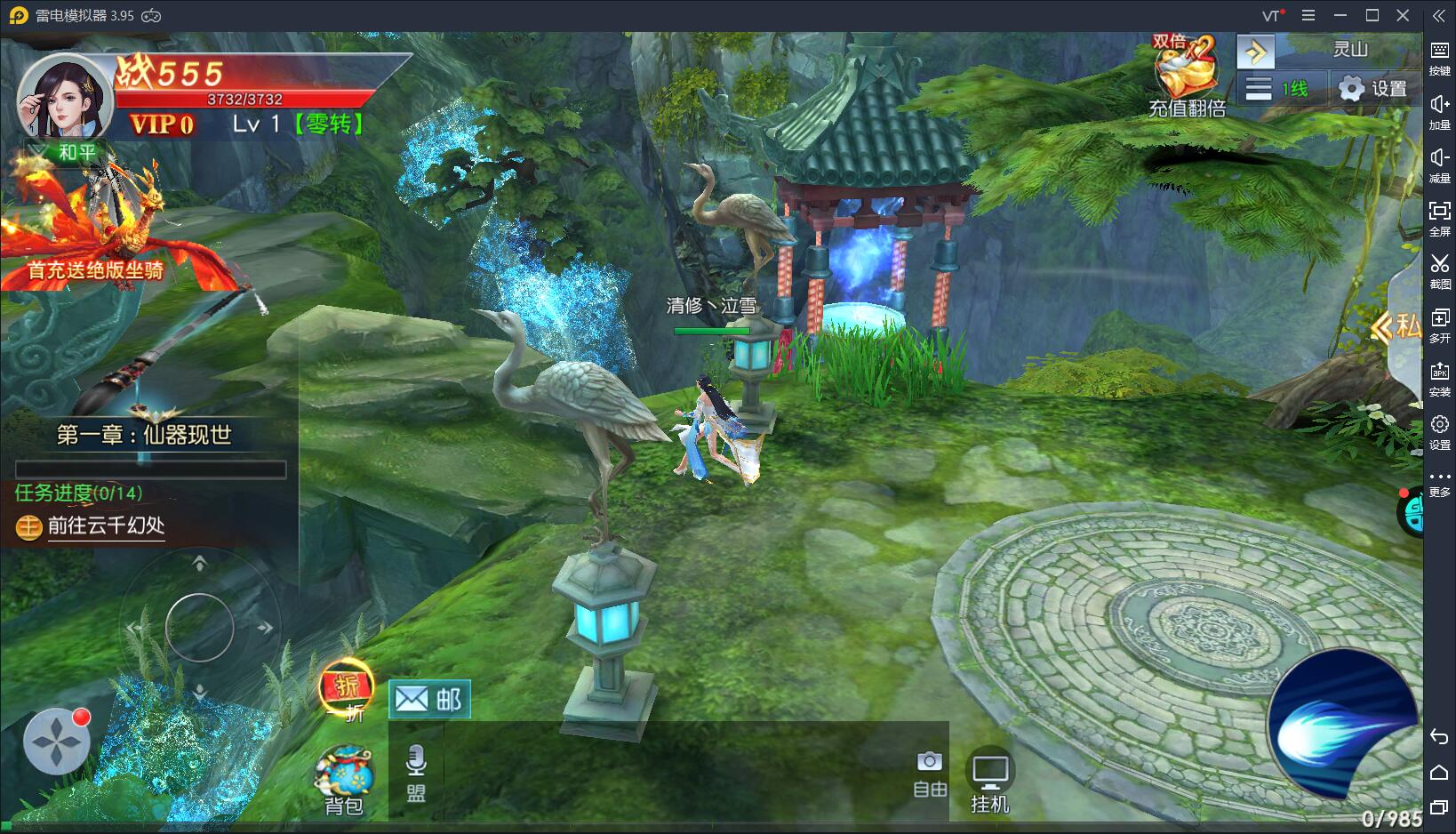Image resolution: width=1456 pixels, height=834 pixels.
Task: Open the 邮 mail button
Action: [x=429, y=700]
